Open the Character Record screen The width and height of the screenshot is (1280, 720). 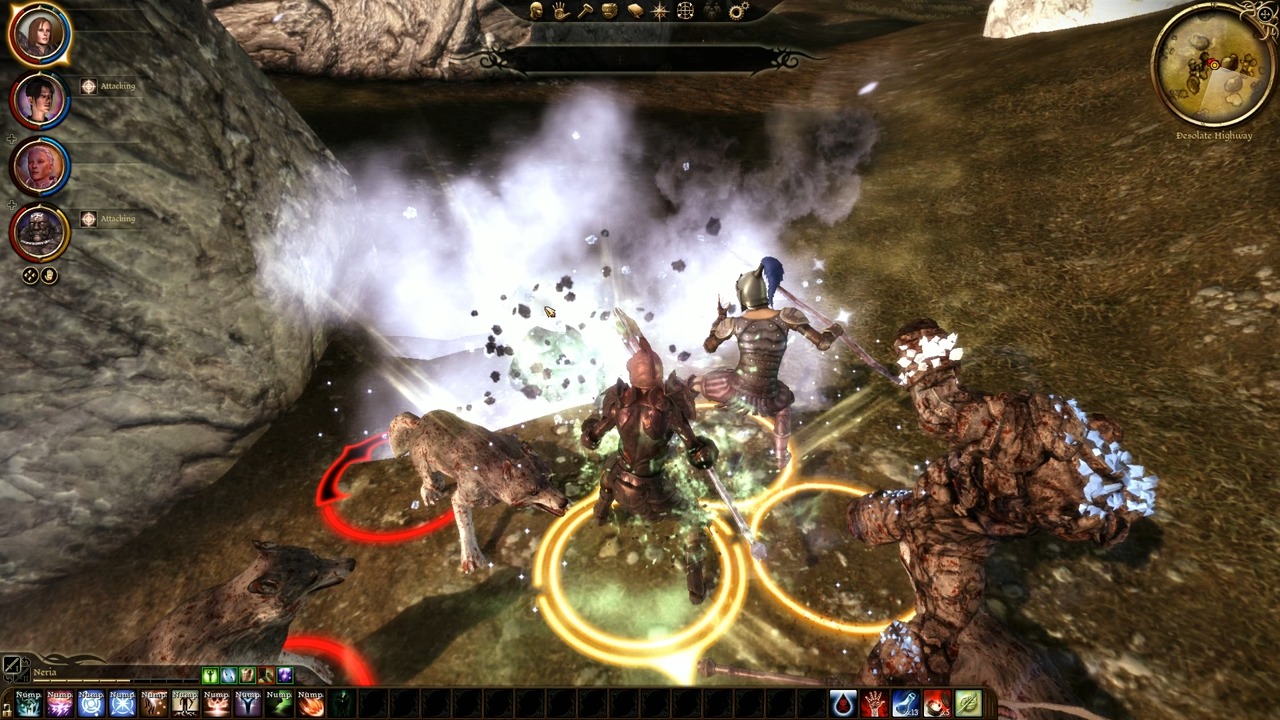click(x=538, y=12)
